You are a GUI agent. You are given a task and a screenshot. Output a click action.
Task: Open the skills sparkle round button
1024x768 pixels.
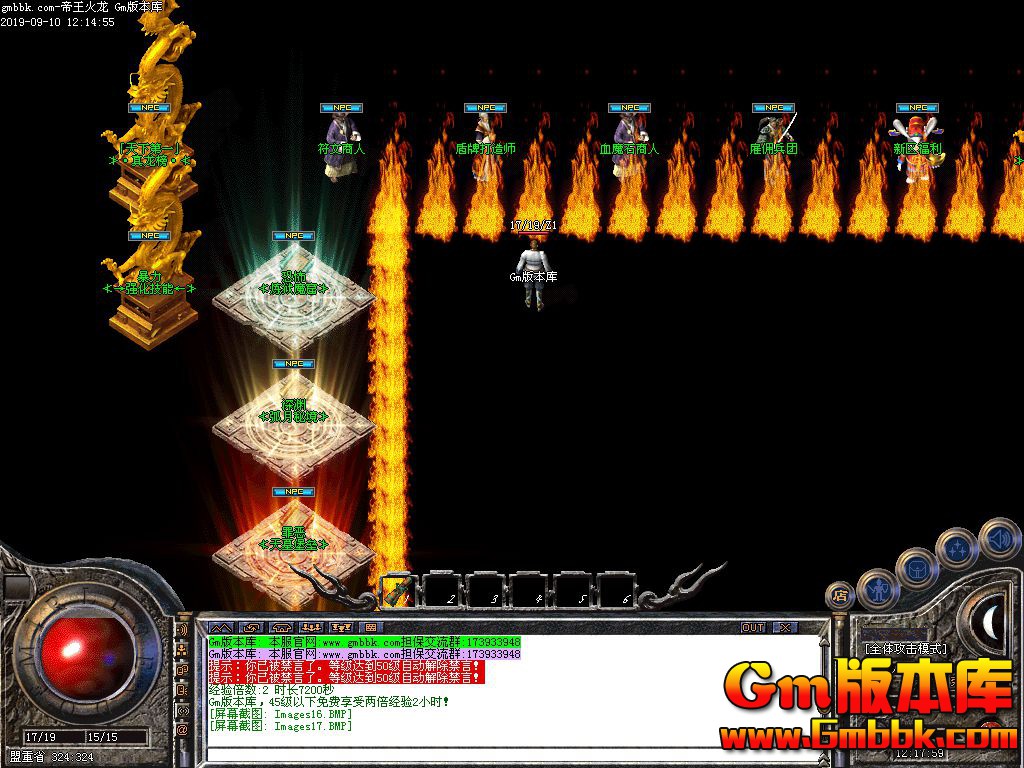958,548
